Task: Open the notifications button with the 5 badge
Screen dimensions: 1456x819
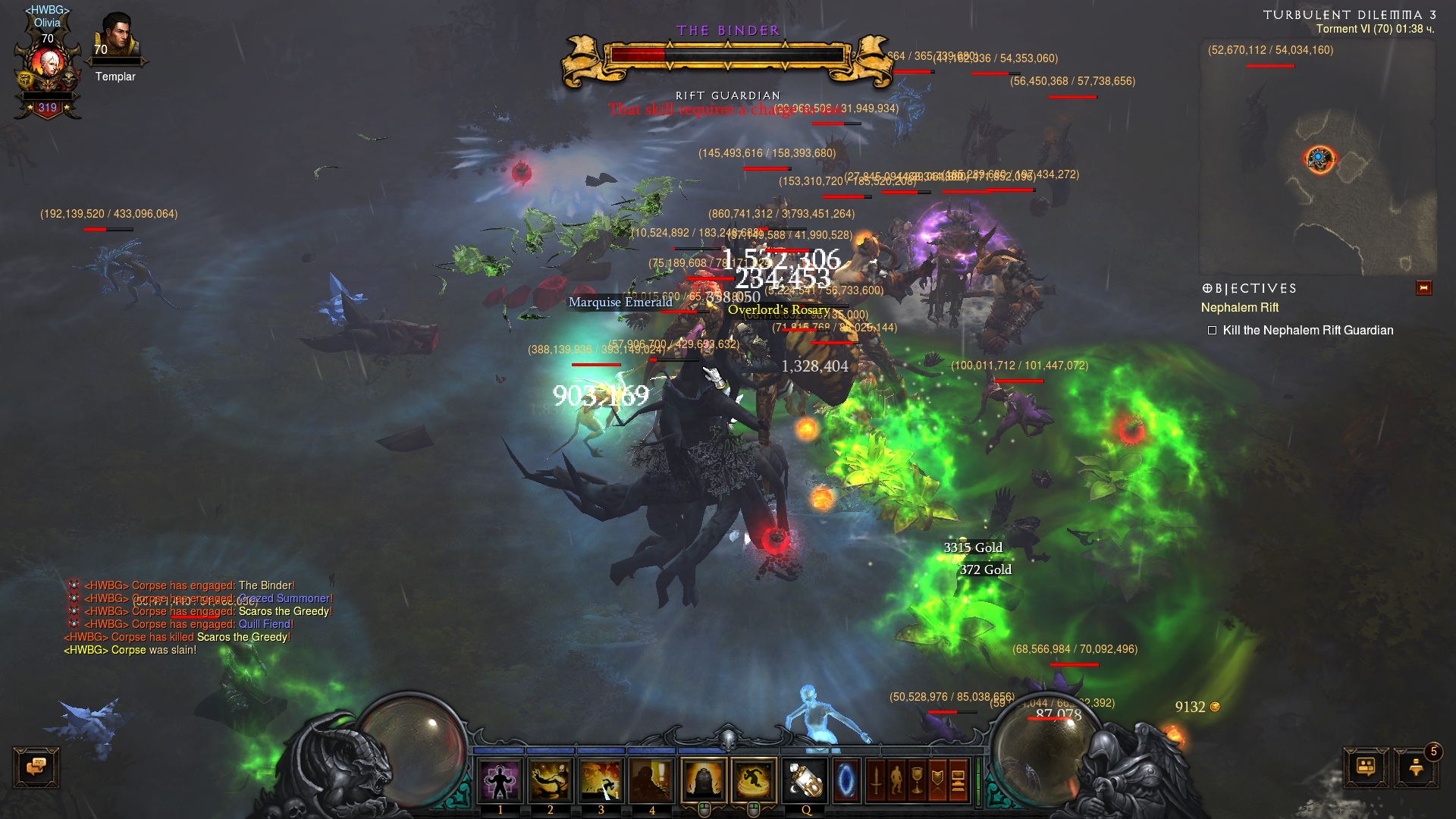Action: 1416,767
